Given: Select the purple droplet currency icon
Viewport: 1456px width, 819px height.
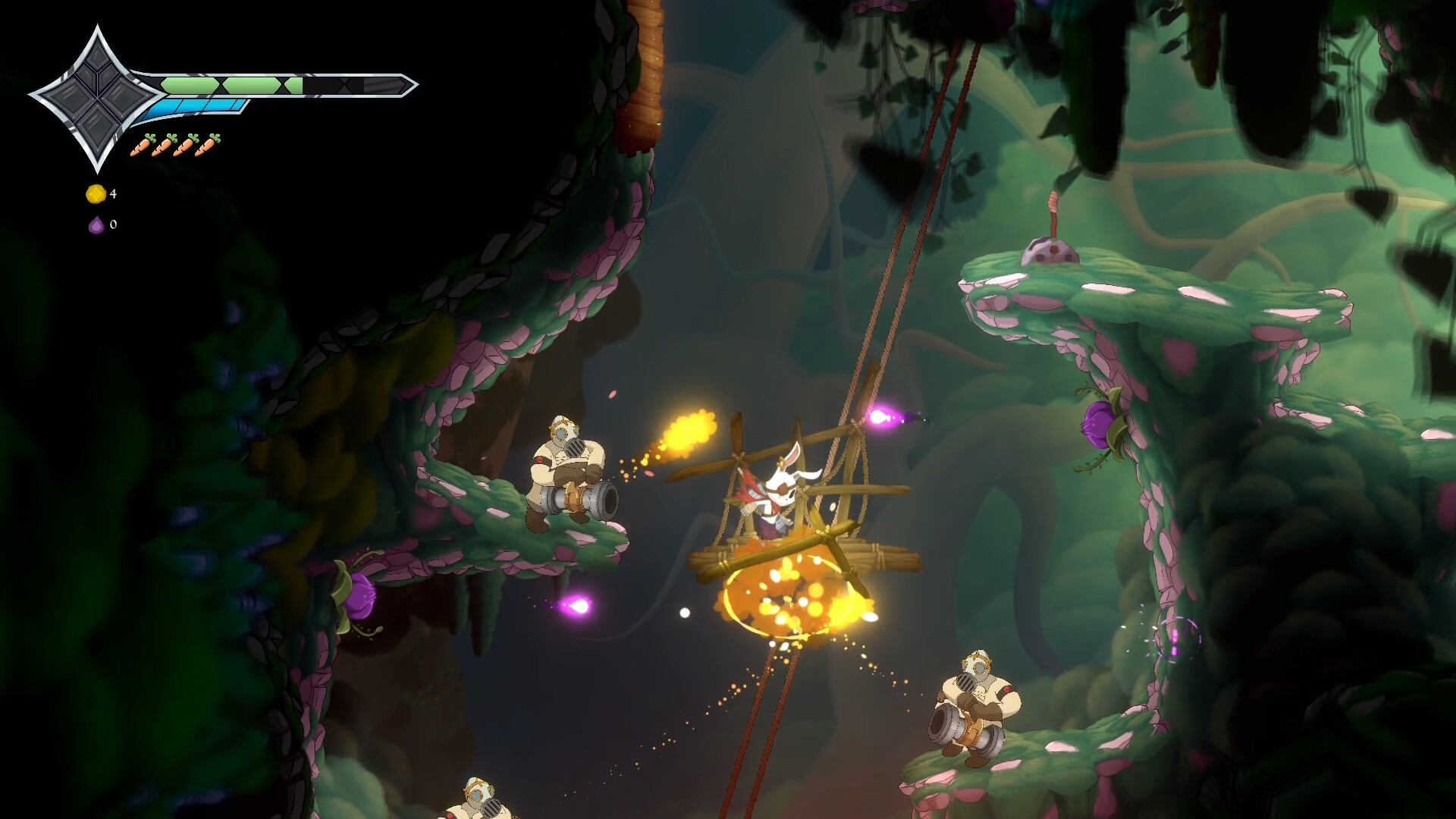Looking at the screenshot, I should coord(96,224).
